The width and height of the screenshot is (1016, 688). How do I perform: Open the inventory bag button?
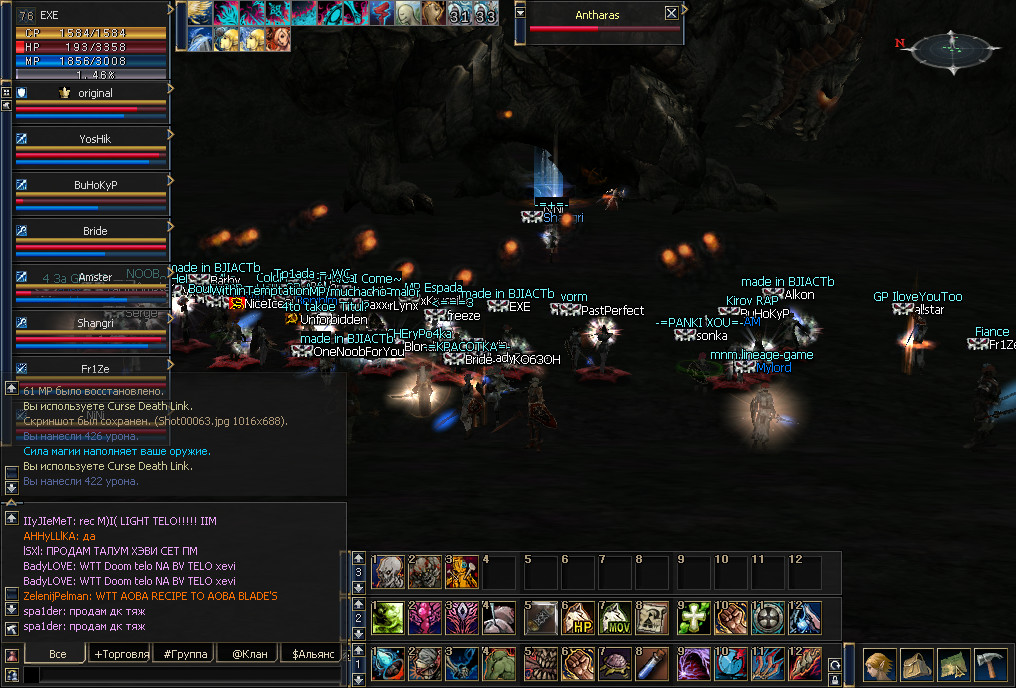coord(916,664)
